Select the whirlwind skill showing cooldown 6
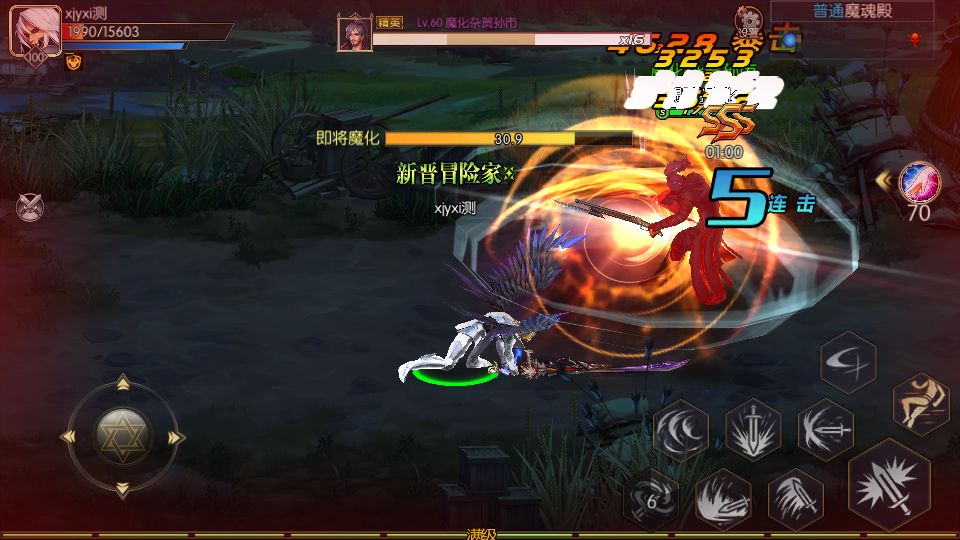The image size is (960, 540). pyautogui.click(x=650, y=497)
